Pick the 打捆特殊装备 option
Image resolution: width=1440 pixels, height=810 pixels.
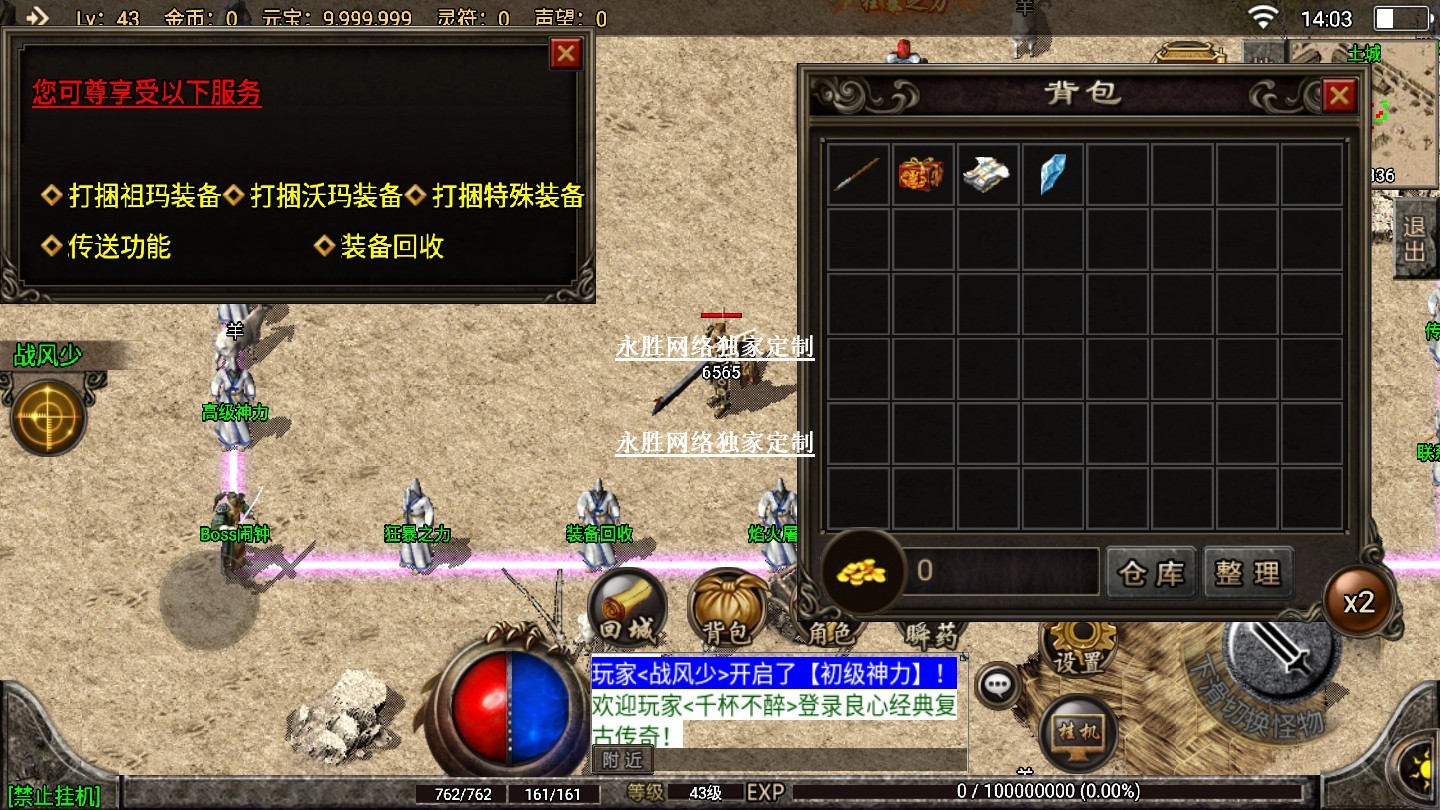click(x=507, y=196)
